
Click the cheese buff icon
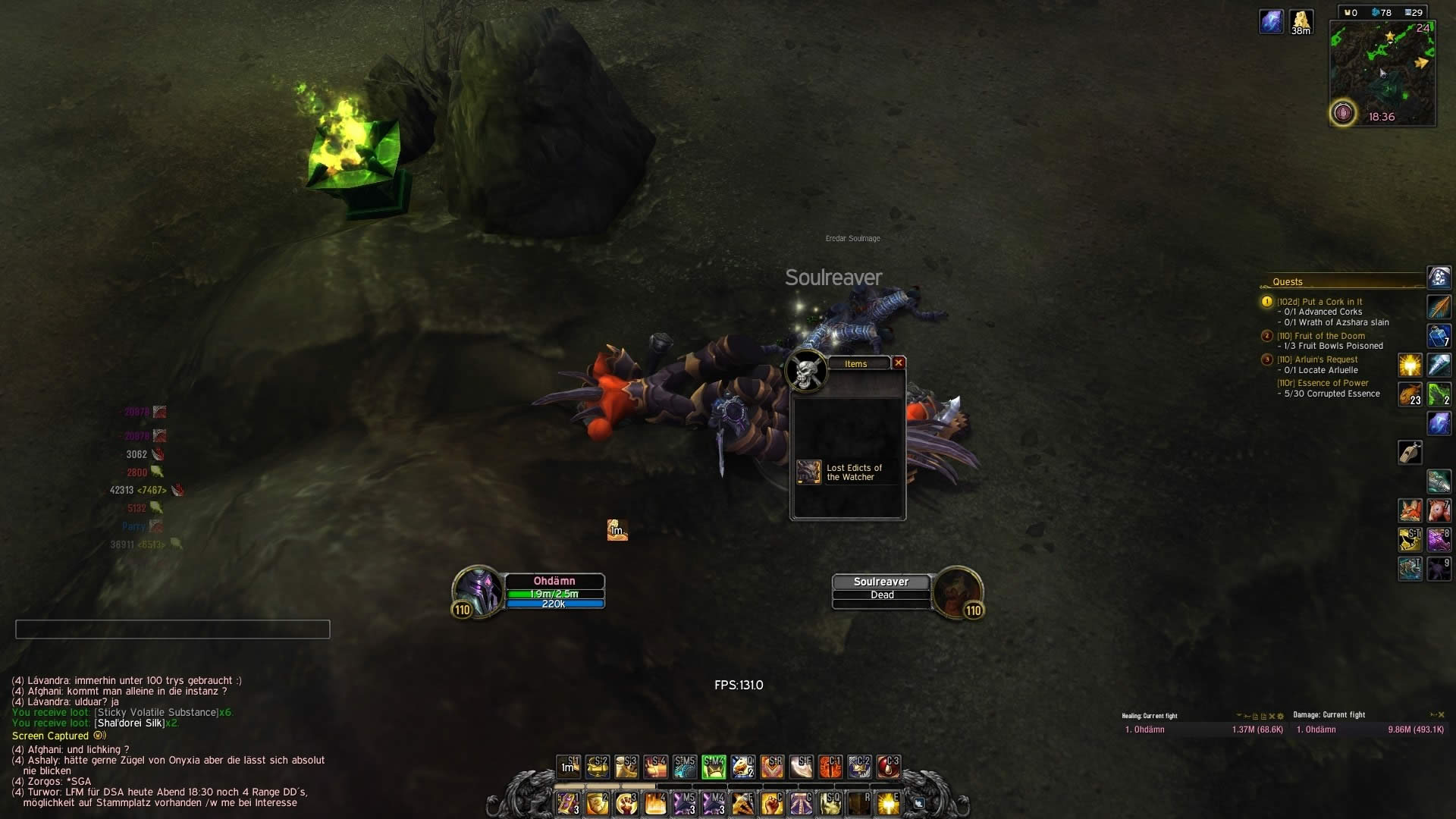coord(1301,20)
